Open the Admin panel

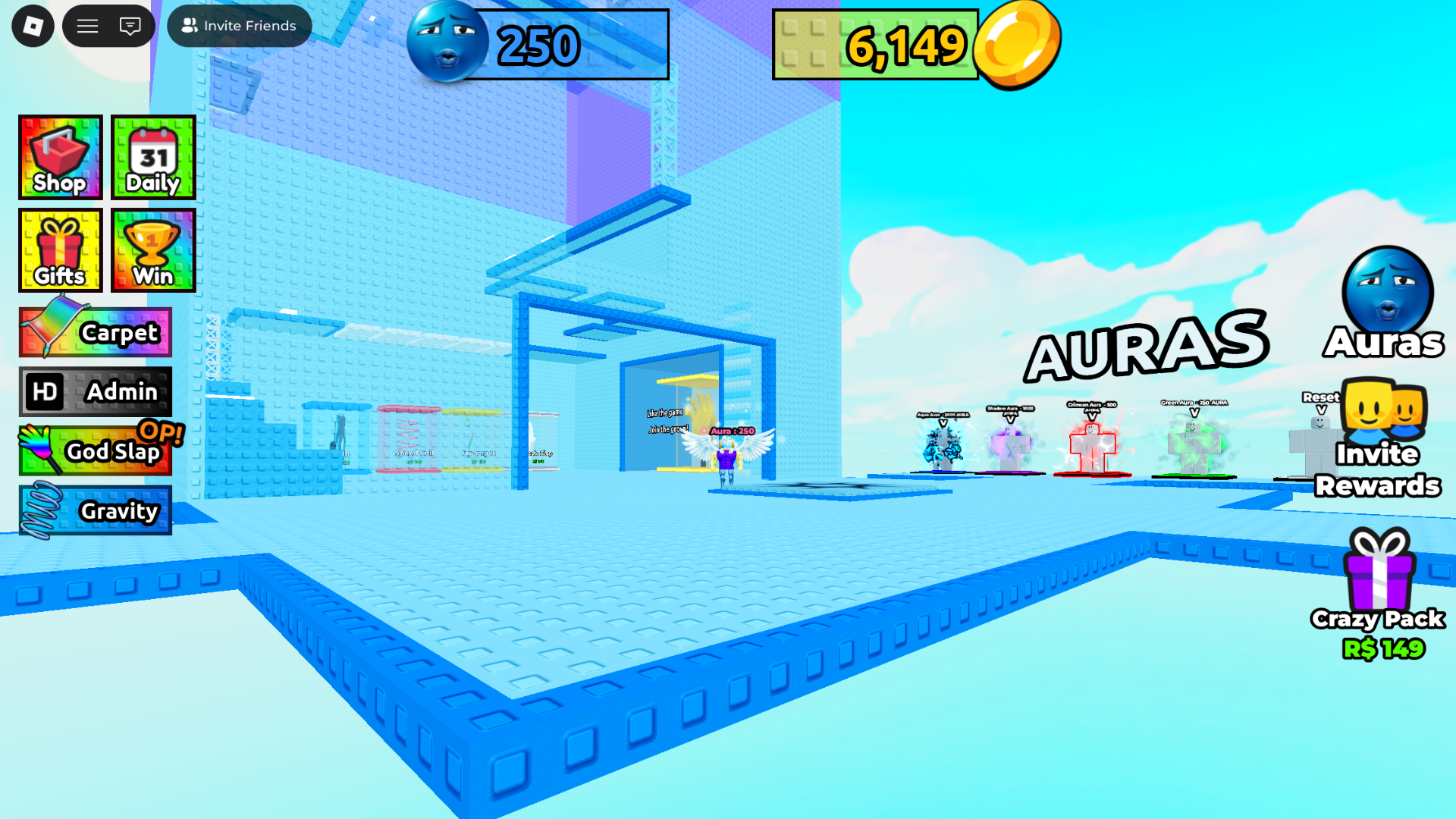coord(94,391)
